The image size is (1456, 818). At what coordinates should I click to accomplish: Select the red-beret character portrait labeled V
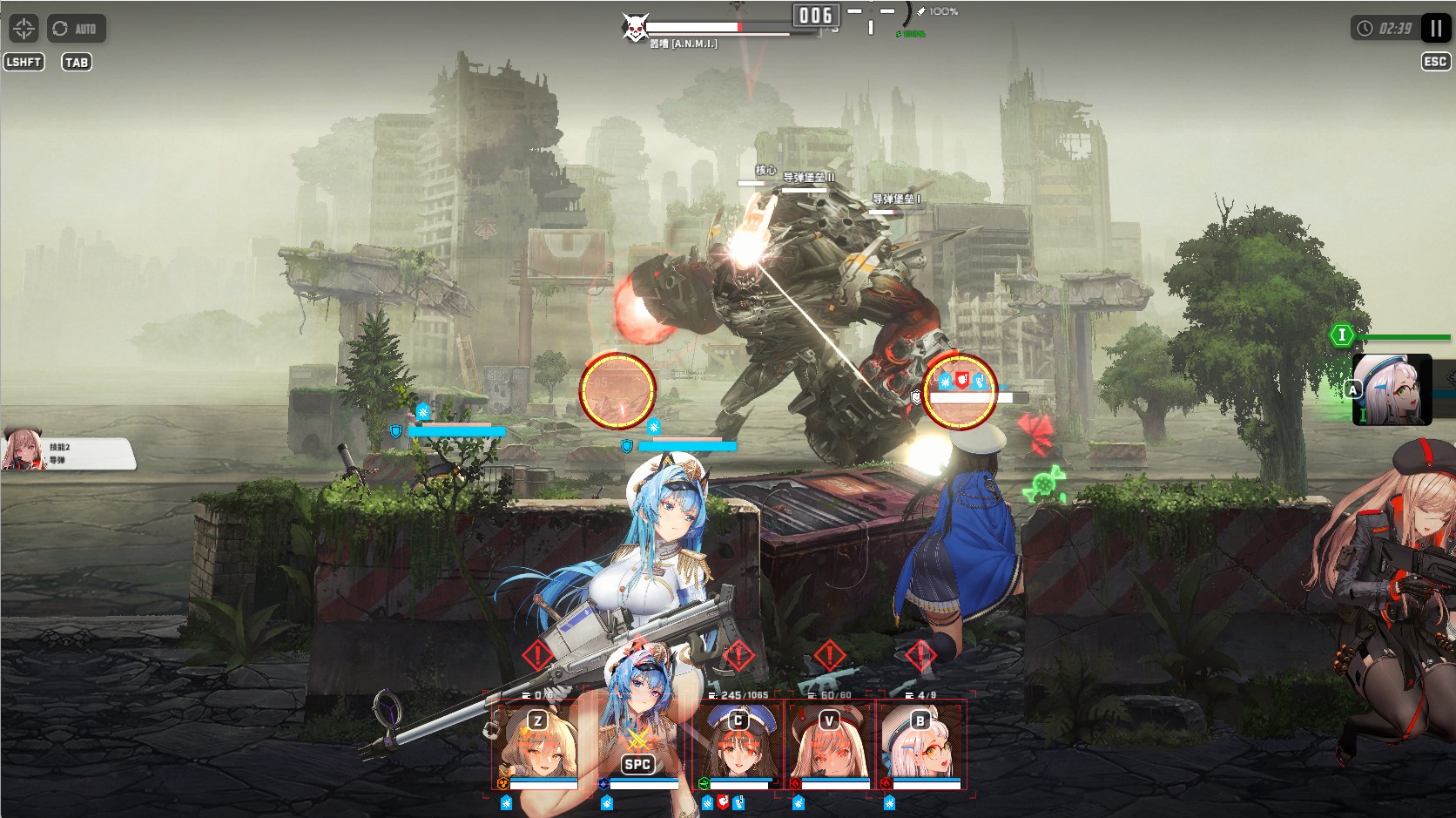coord(830,743)
